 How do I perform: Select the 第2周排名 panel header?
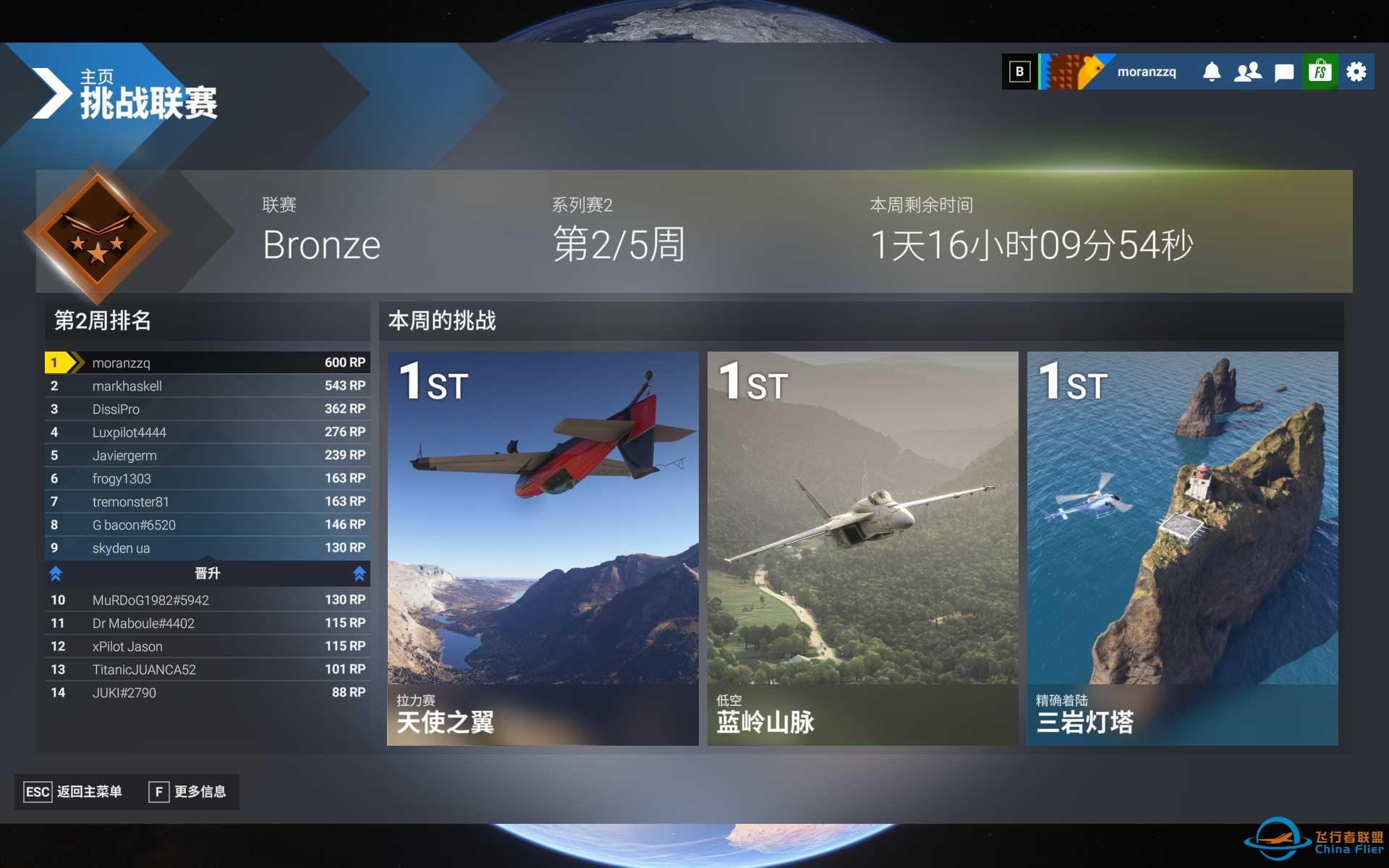[x=103, y=321]
